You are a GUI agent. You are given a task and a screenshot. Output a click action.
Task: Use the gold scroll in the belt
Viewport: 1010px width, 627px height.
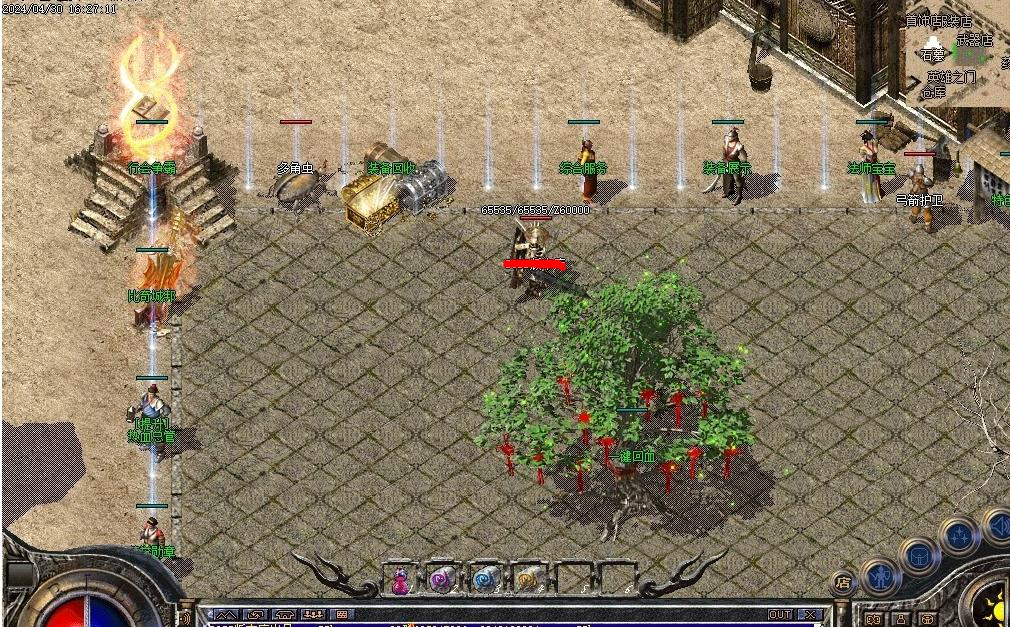coord(527,579)
